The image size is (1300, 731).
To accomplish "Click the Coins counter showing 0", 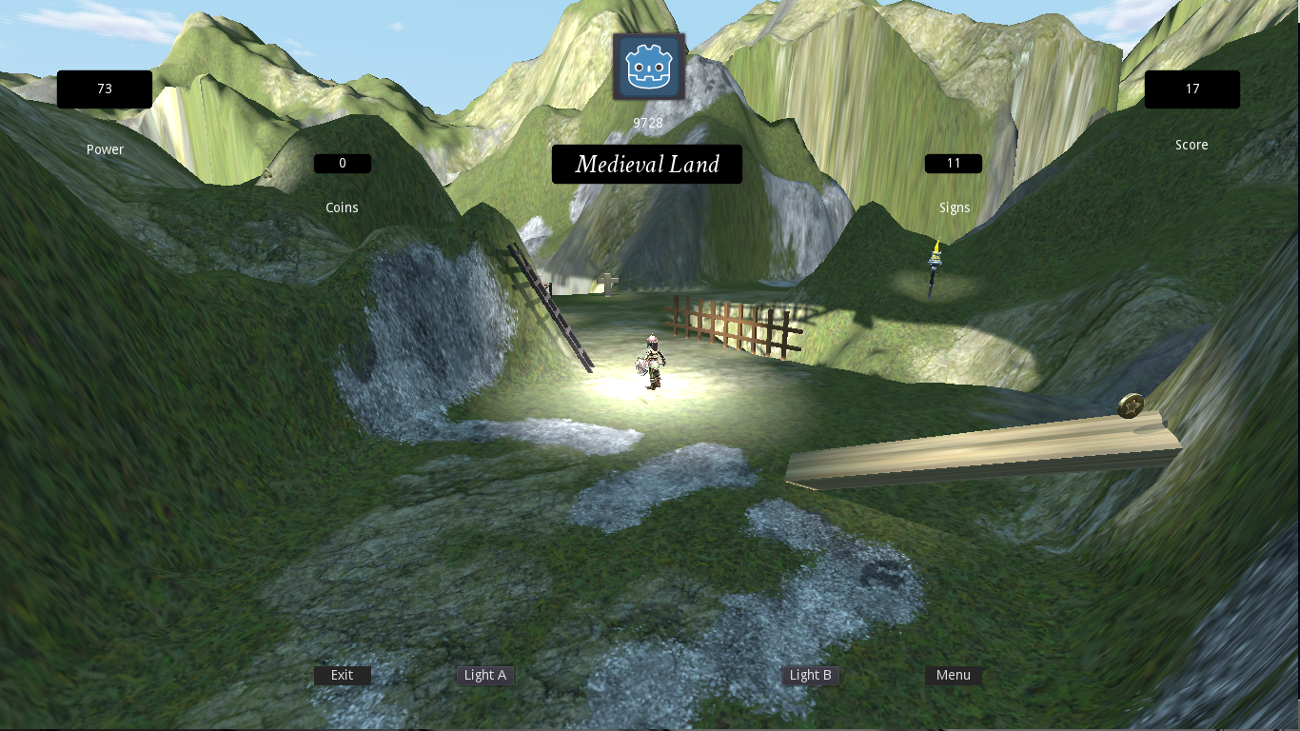I will [342, 162].
